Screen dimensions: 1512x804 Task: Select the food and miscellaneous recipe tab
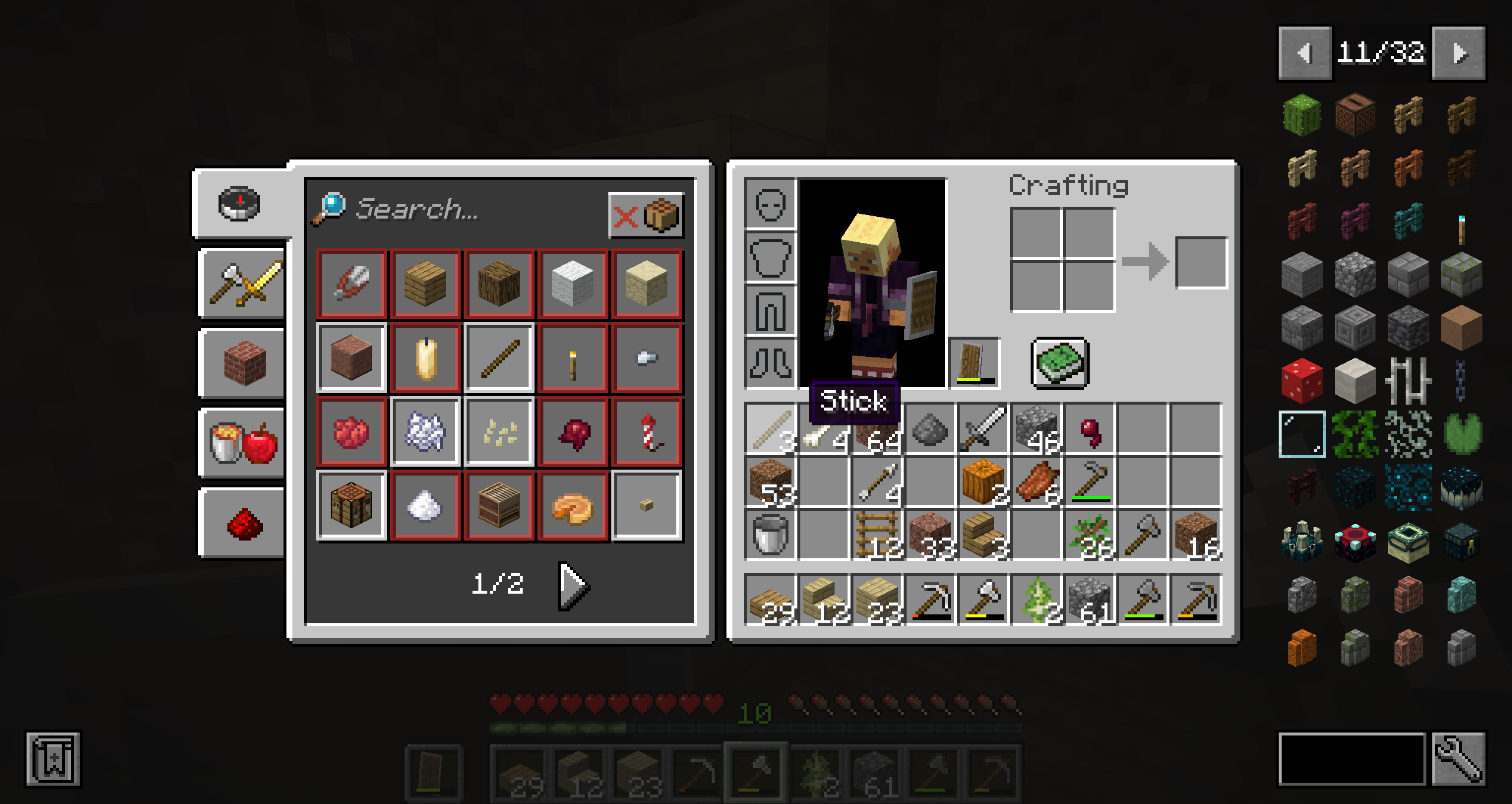click(x=242, y=443)
